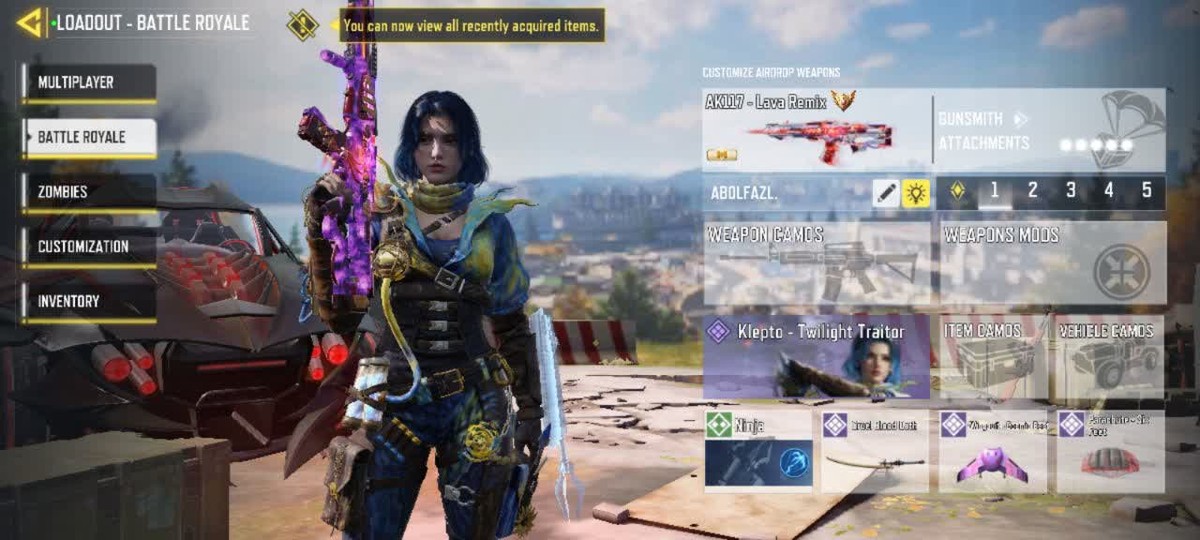
Task: Select the Battle Royale loadout tab
Action: pos(90,138)
